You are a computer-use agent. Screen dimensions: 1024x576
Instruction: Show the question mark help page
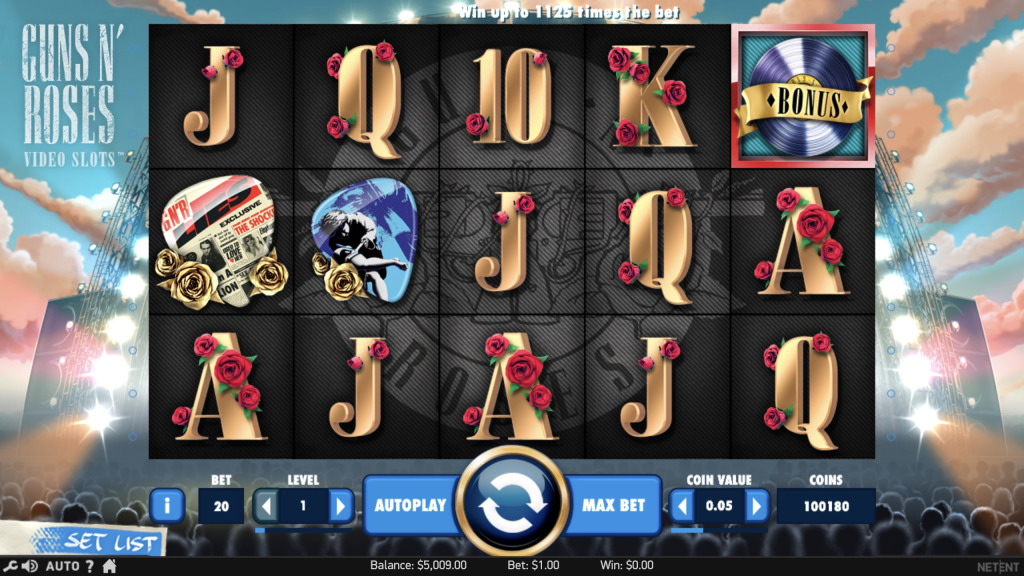[x=89, y=567]
